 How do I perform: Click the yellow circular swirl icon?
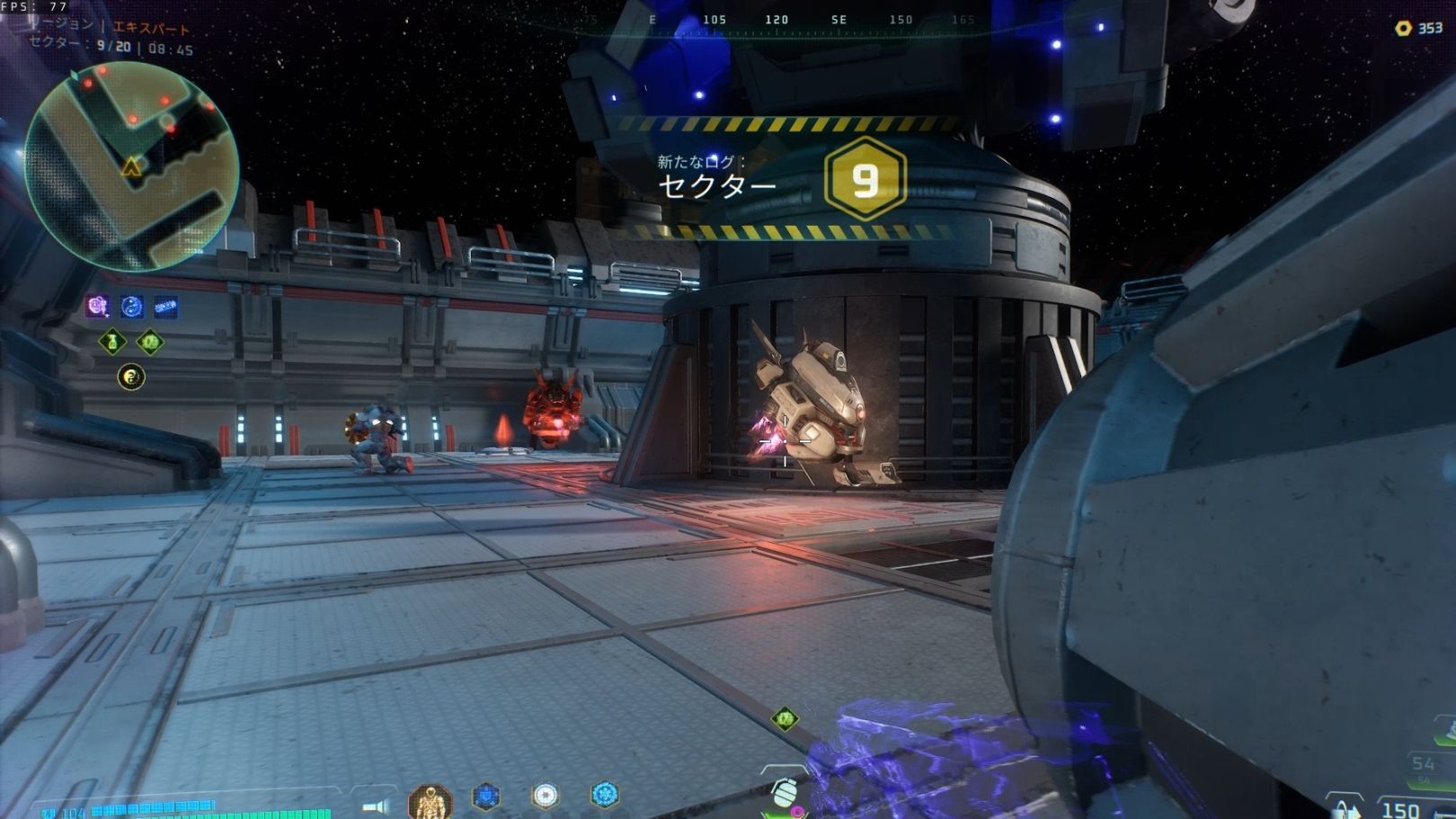click(x=131, y=377)
